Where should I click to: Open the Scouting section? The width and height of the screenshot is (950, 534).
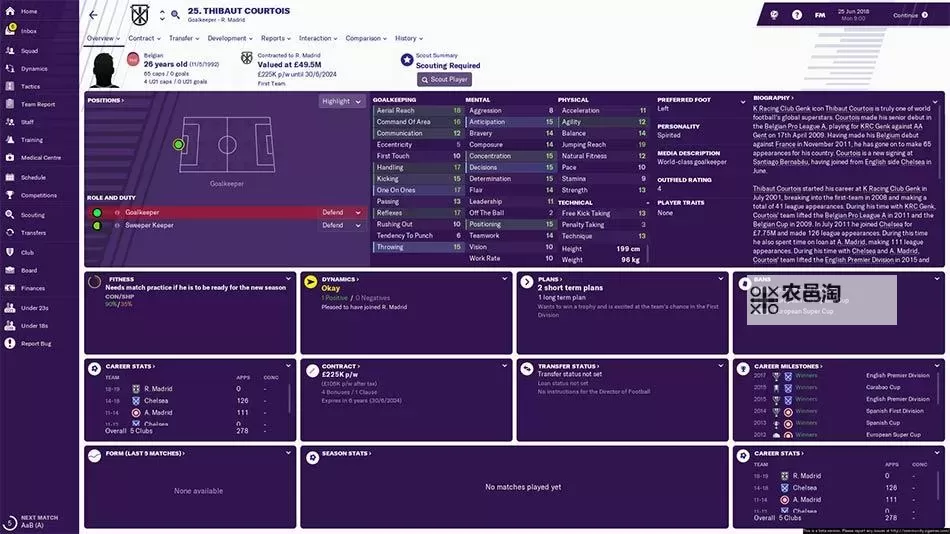(x=33, y=214)
